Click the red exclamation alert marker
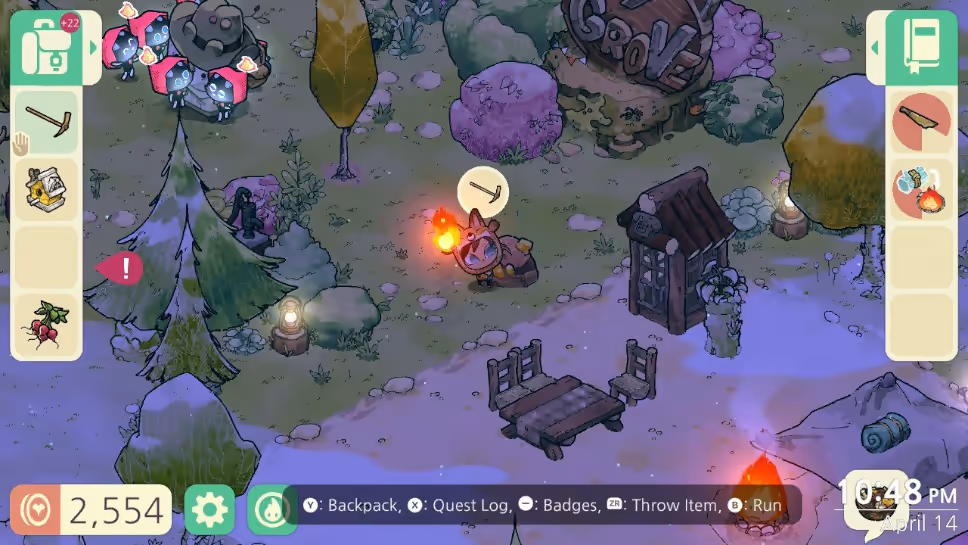The width and height of the screenshot is (968, 545). [121, 268]
